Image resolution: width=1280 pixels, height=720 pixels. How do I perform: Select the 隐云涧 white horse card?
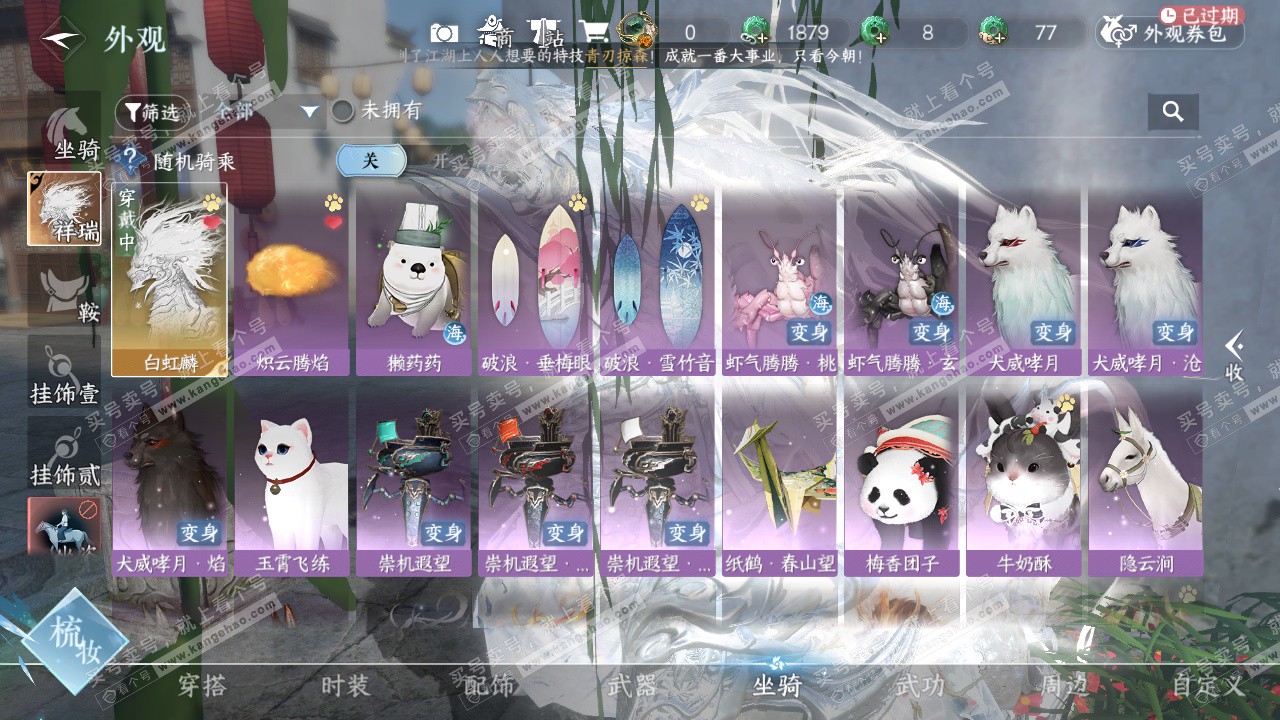click(x=1146, y=481)
